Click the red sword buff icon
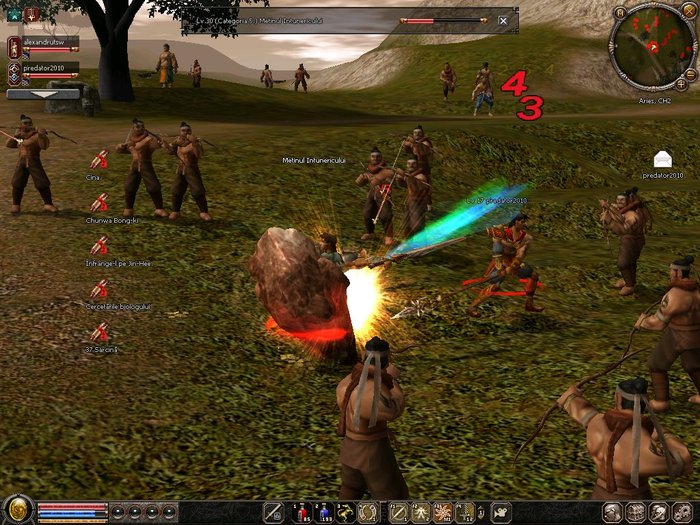 click(x=31, y=14)
